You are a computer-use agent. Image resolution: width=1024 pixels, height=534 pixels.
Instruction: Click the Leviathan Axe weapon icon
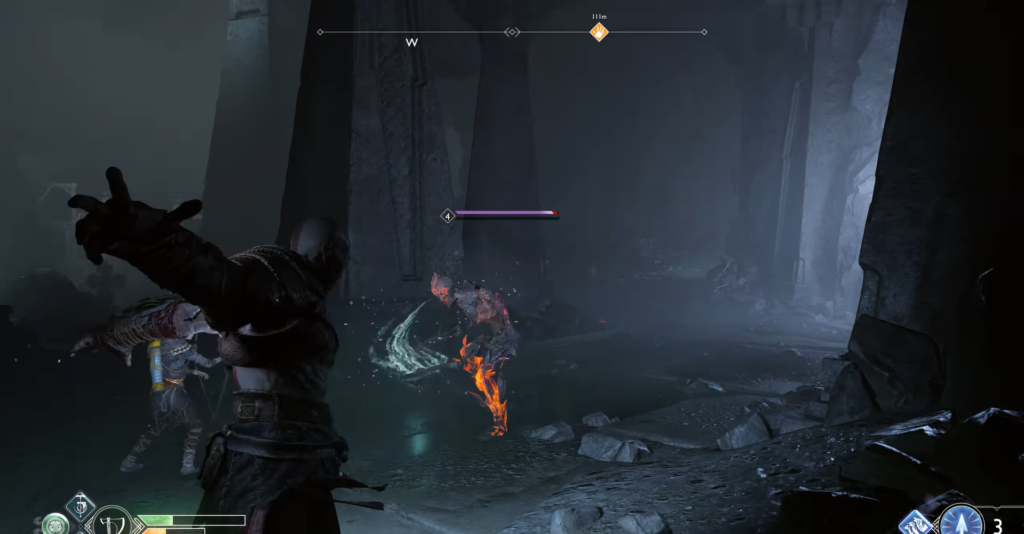111,523
